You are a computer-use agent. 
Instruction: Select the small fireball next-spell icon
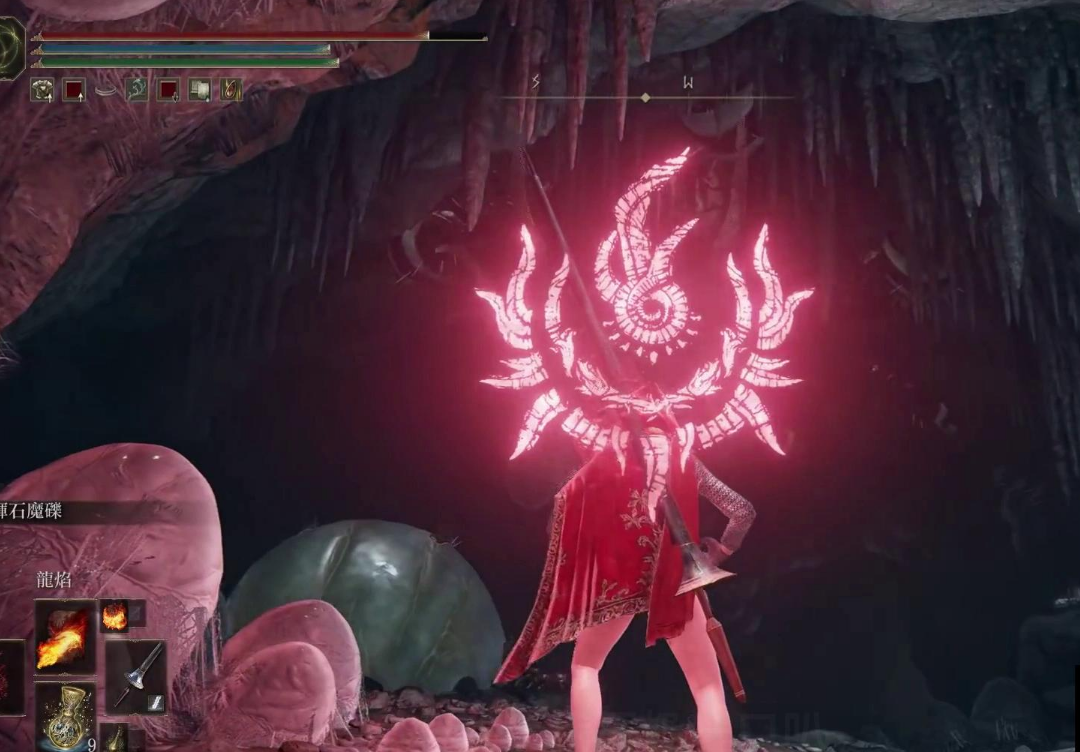coord(114,615)
